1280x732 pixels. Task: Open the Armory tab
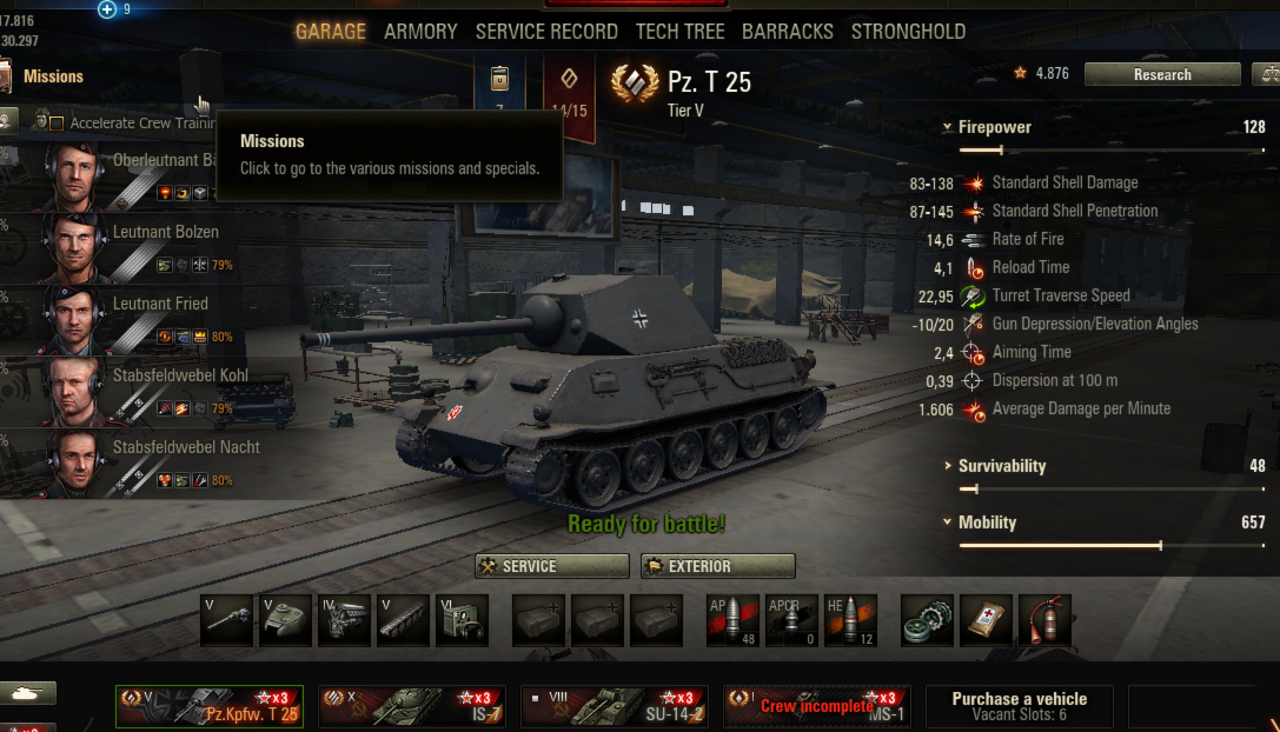pos(420,31)
